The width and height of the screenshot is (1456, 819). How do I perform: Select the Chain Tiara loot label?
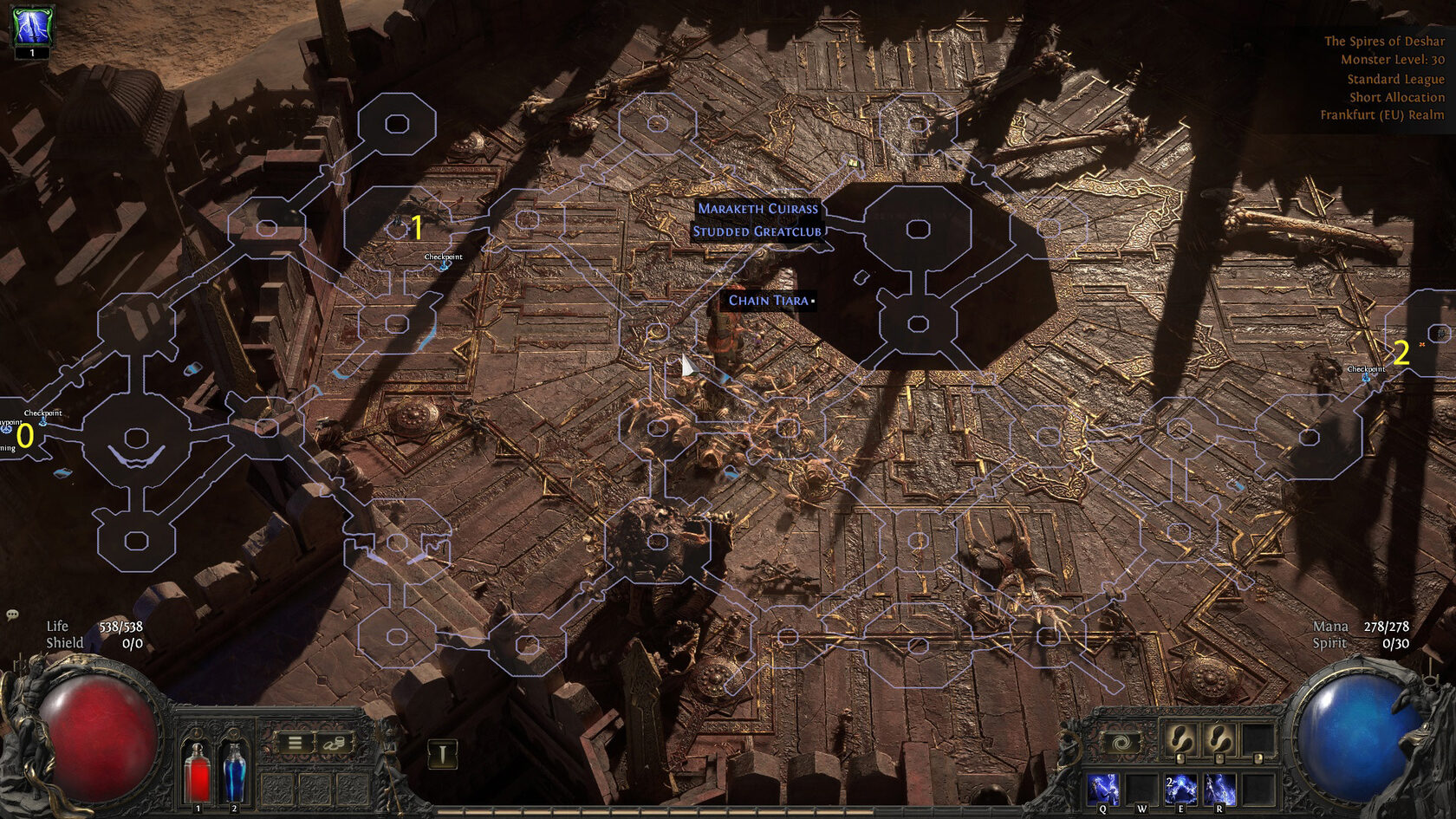[770, 301]
